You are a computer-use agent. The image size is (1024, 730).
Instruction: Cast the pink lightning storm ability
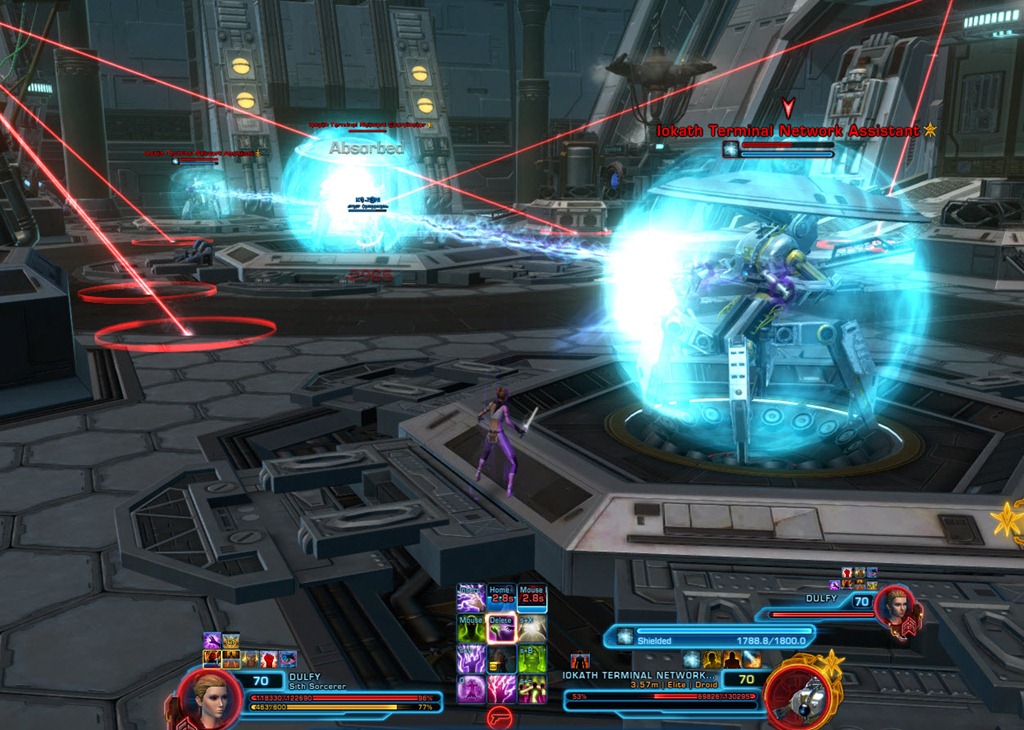(501, 688)
